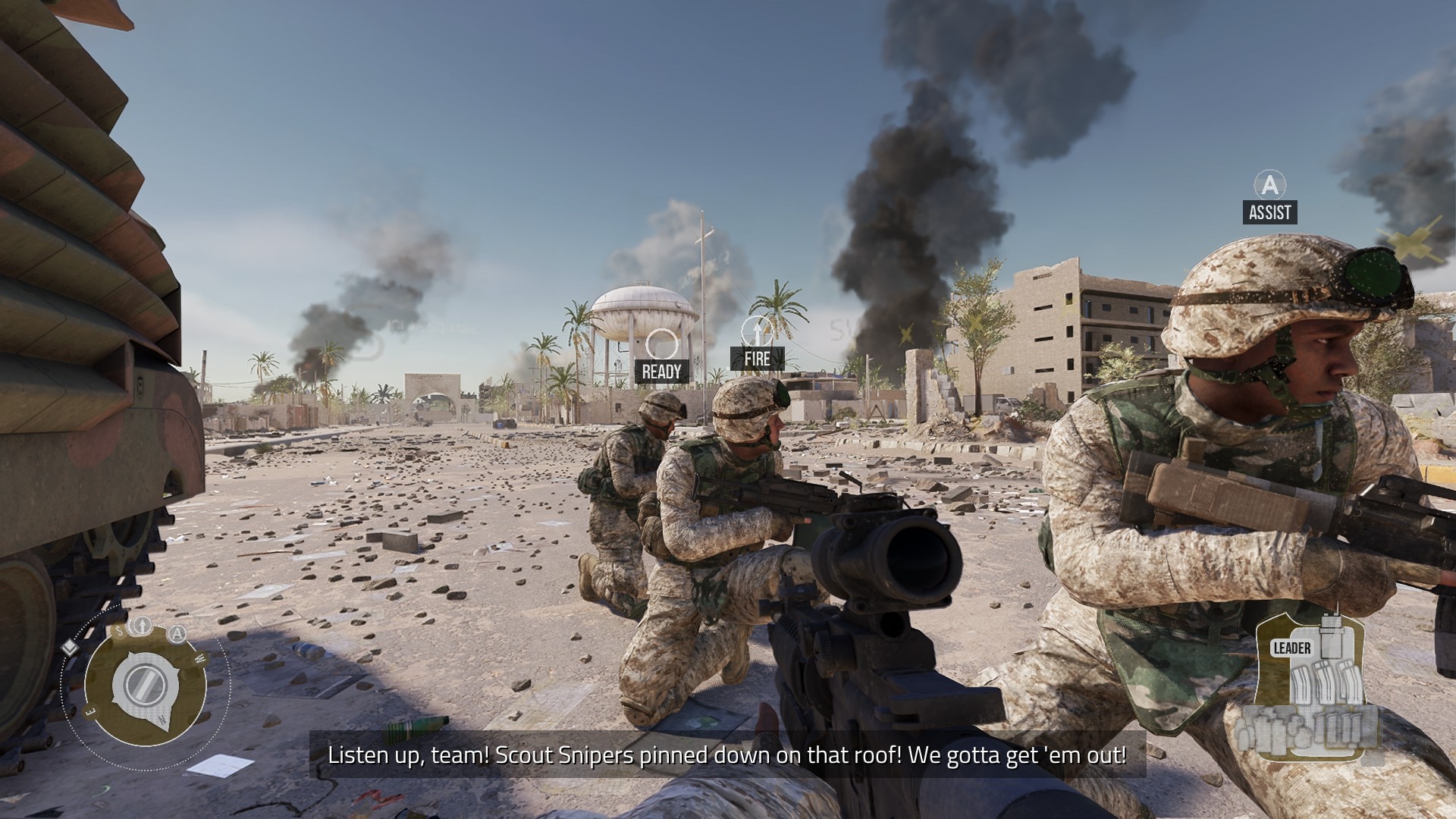This screenshot has width=1456, height=819.
Task: Click the radio icon on the vest
Action: pos(1331,635)
